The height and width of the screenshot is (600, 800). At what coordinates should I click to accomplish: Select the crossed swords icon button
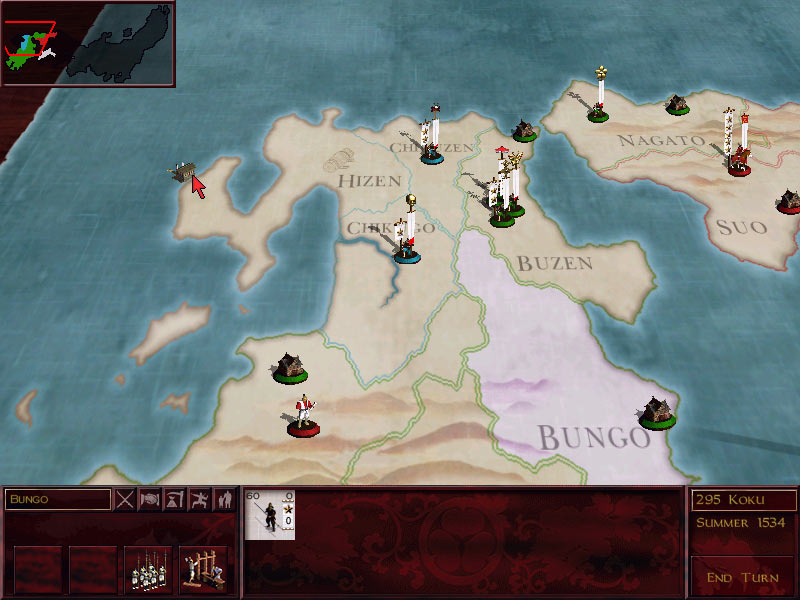click(x=125, y=498)
